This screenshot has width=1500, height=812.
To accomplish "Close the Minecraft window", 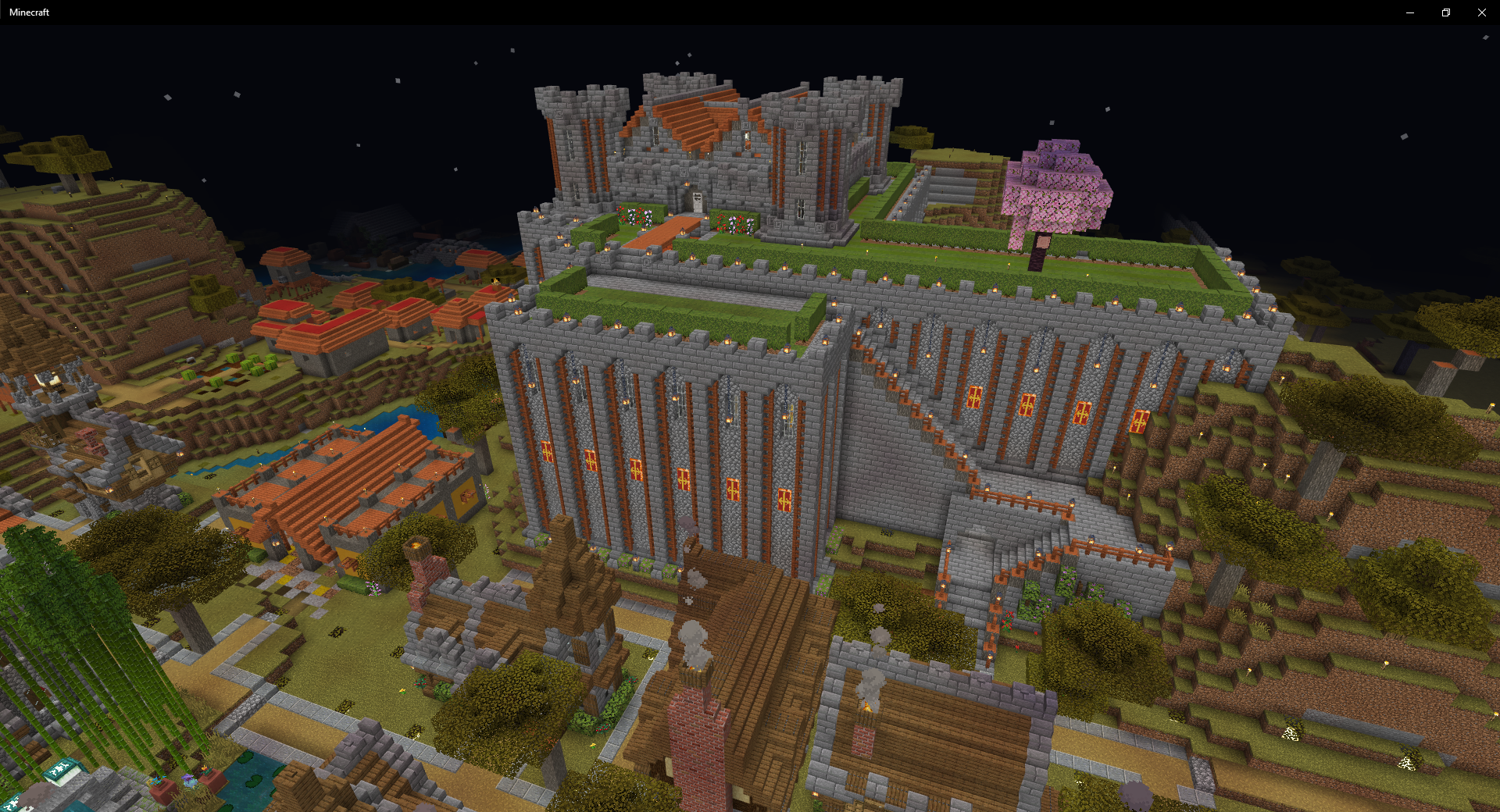I will pos(1482,12).
